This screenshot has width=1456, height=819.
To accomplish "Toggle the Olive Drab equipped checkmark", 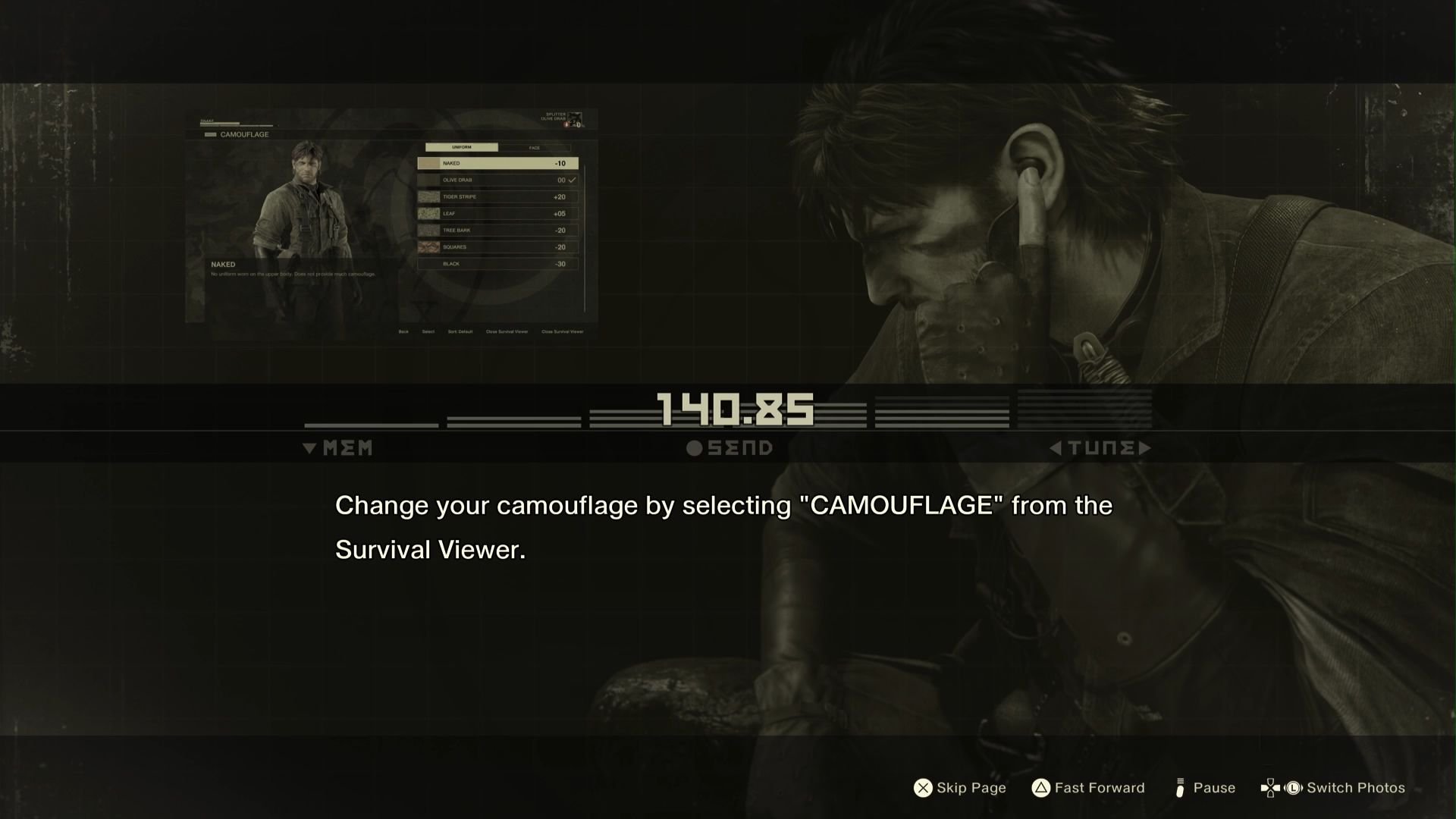I will 572,180.
